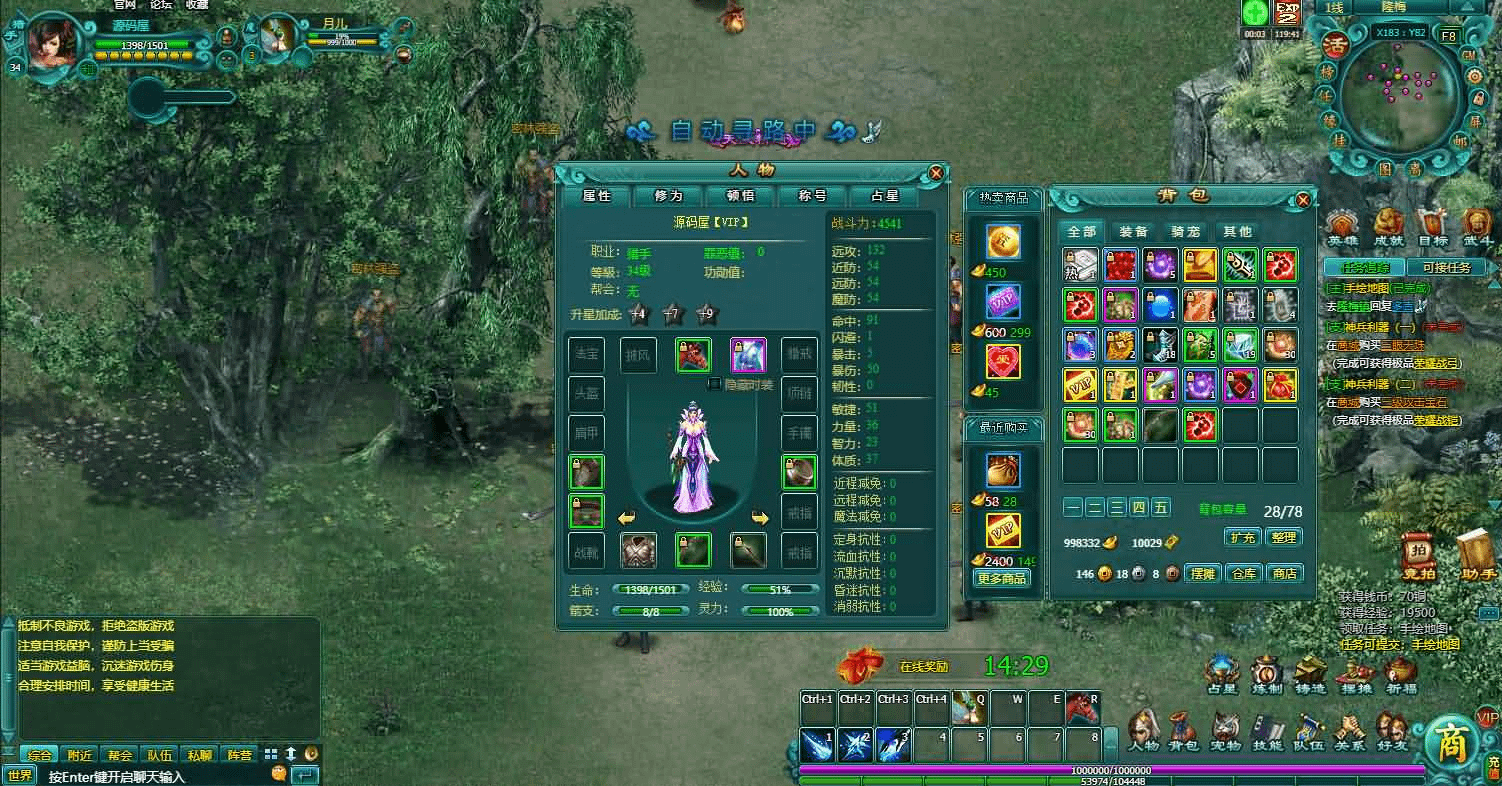The height and width of the screenshot is (786, 1502).
Task: Open the 成就 achievements icon
Action: point(1388,227)
